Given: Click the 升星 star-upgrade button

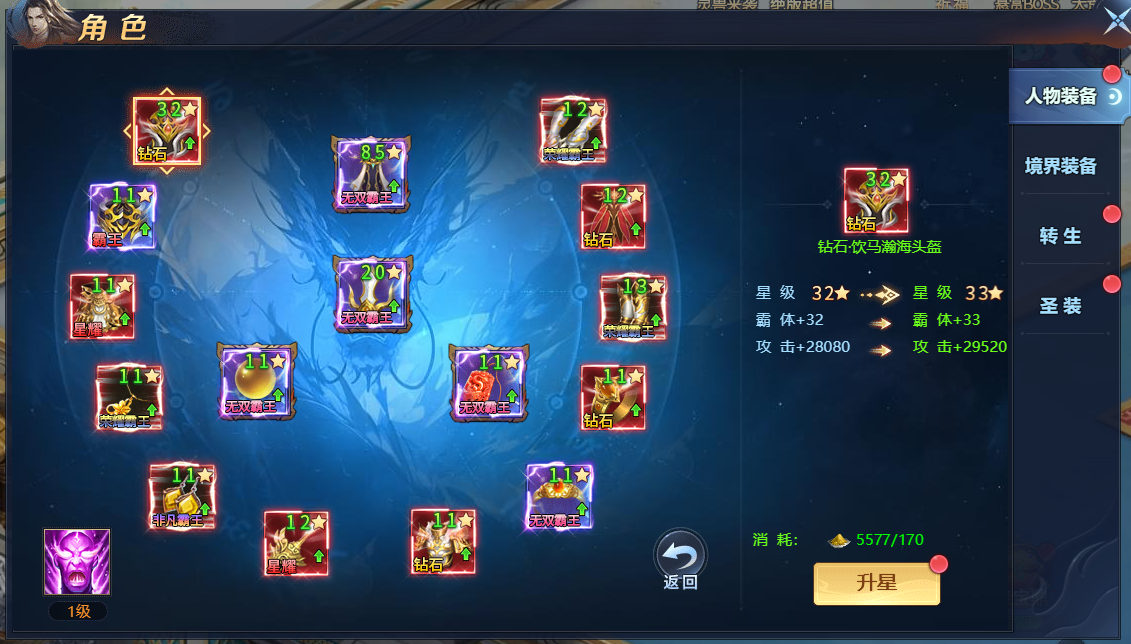Looking at the screenshot, I should (877, 584).
